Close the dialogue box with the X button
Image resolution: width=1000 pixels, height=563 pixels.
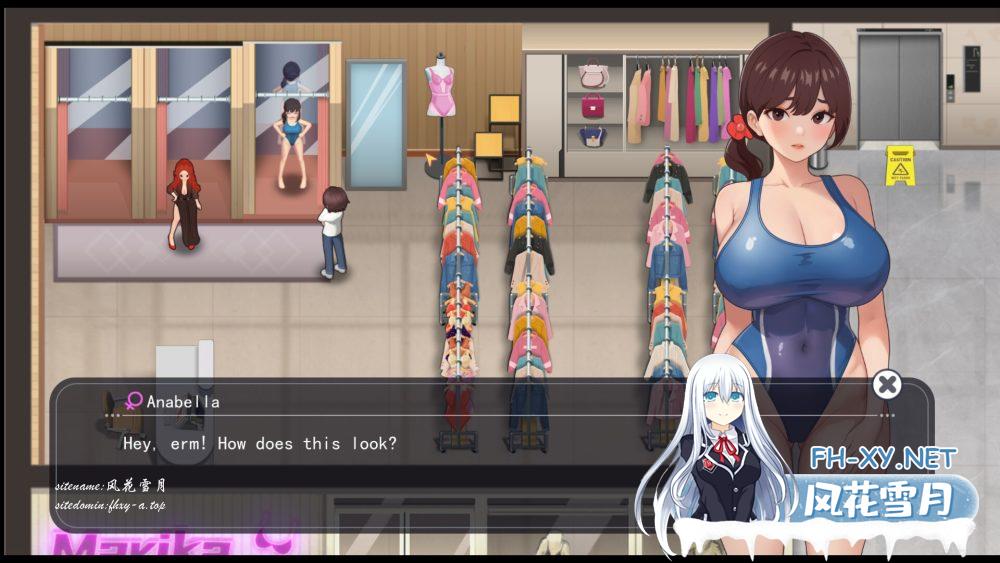[886, 384]
